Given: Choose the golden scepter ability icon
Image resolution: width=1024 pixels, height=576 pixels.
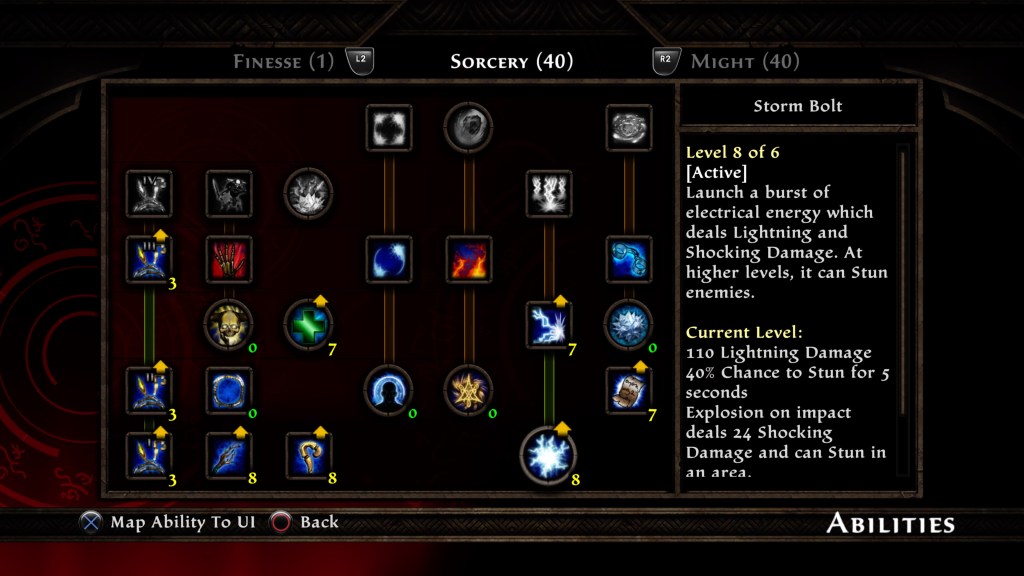Looking at the screenshot, I should pos(309,455).
